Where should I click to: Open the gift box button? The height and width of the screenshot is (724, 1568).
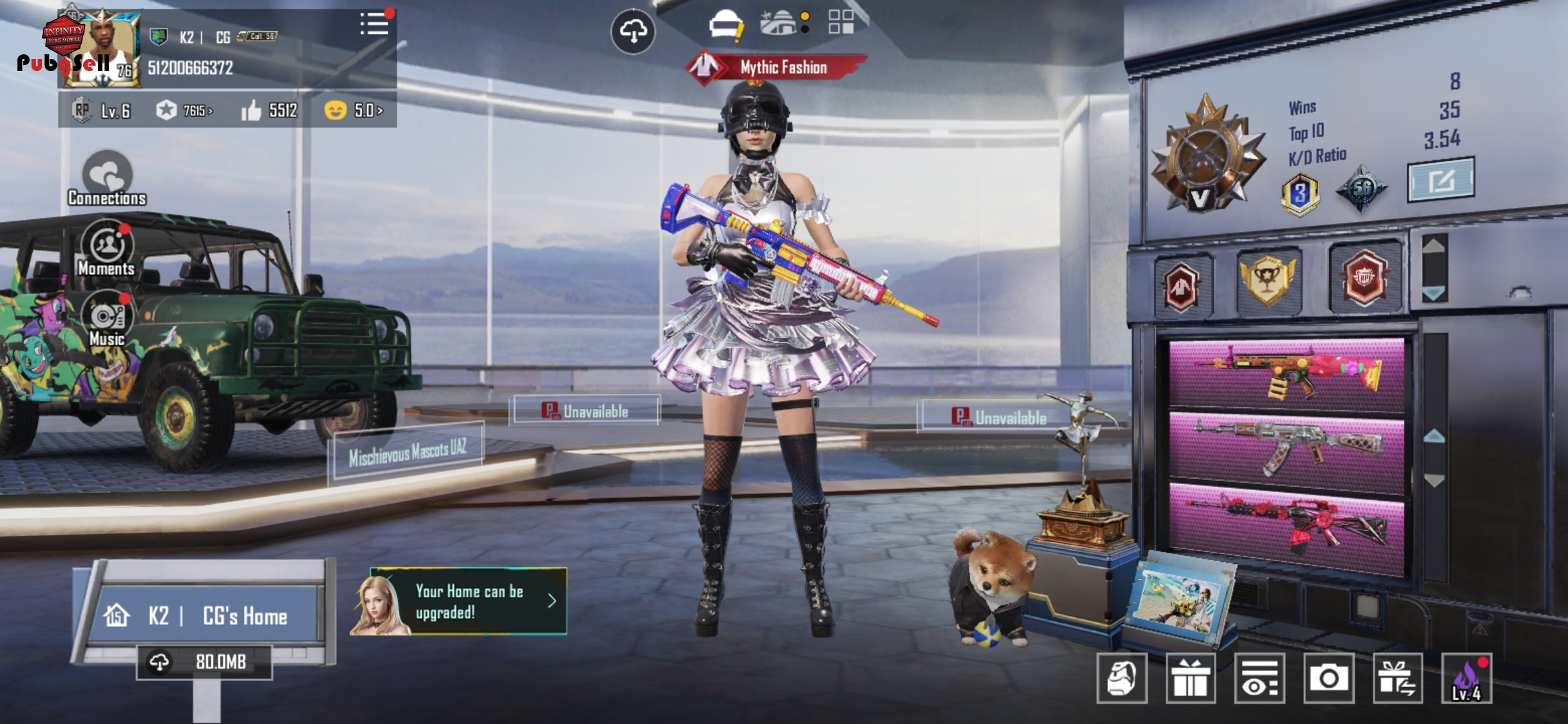1191,678
